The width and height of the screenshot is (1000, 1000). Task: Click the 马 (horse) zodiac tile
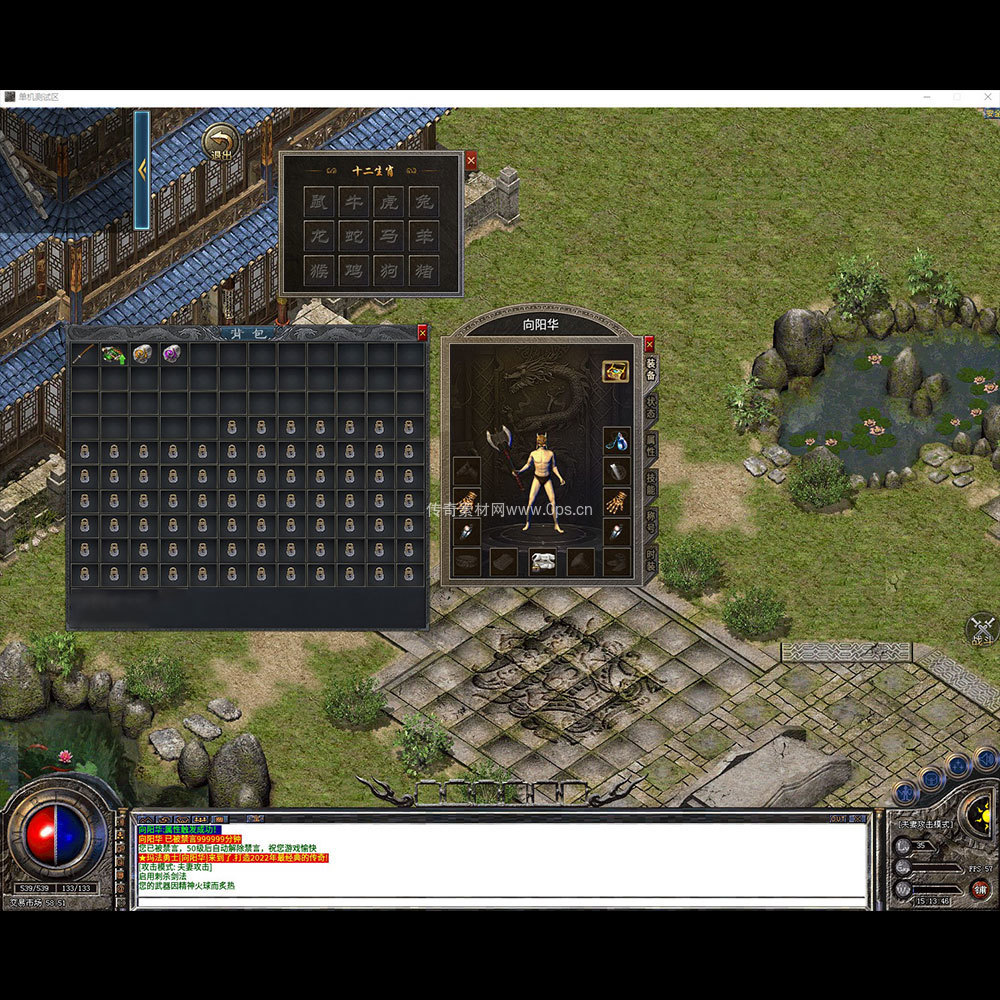click(388, 236)
